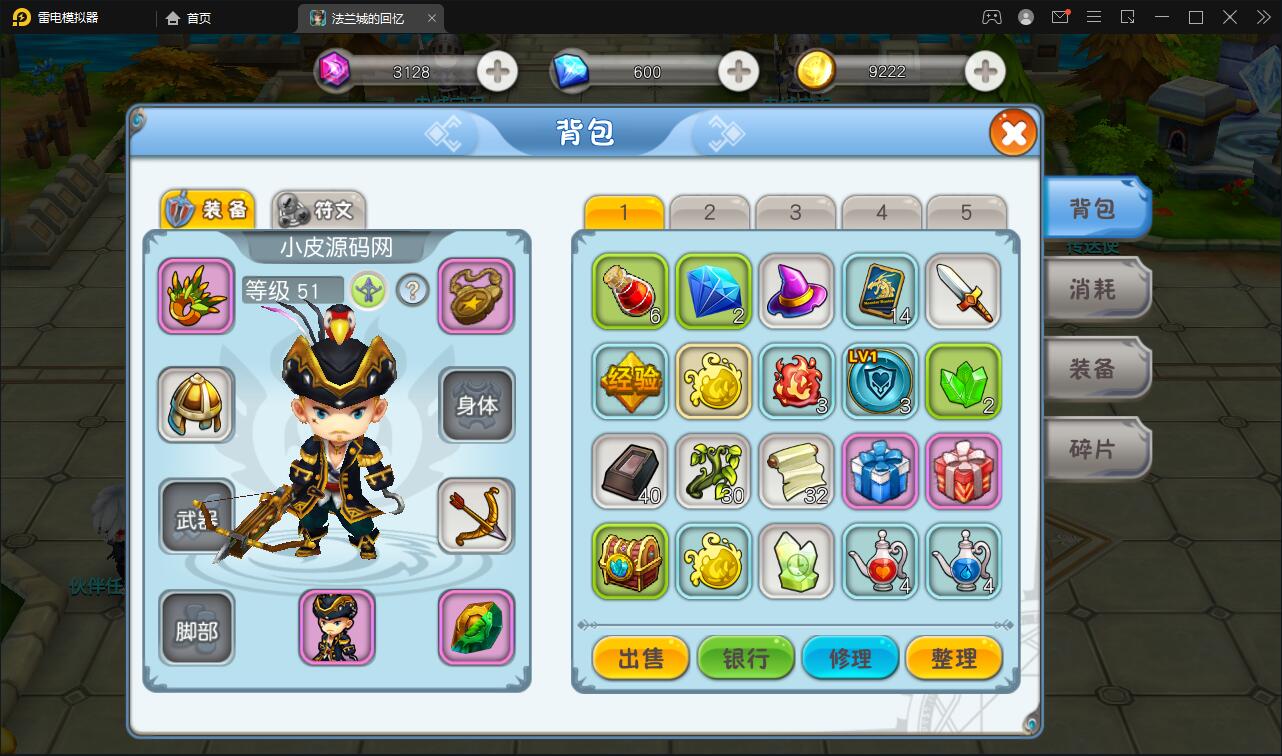
Task: Click the treasure chest item in the bottom row
Action: point(629,561)
